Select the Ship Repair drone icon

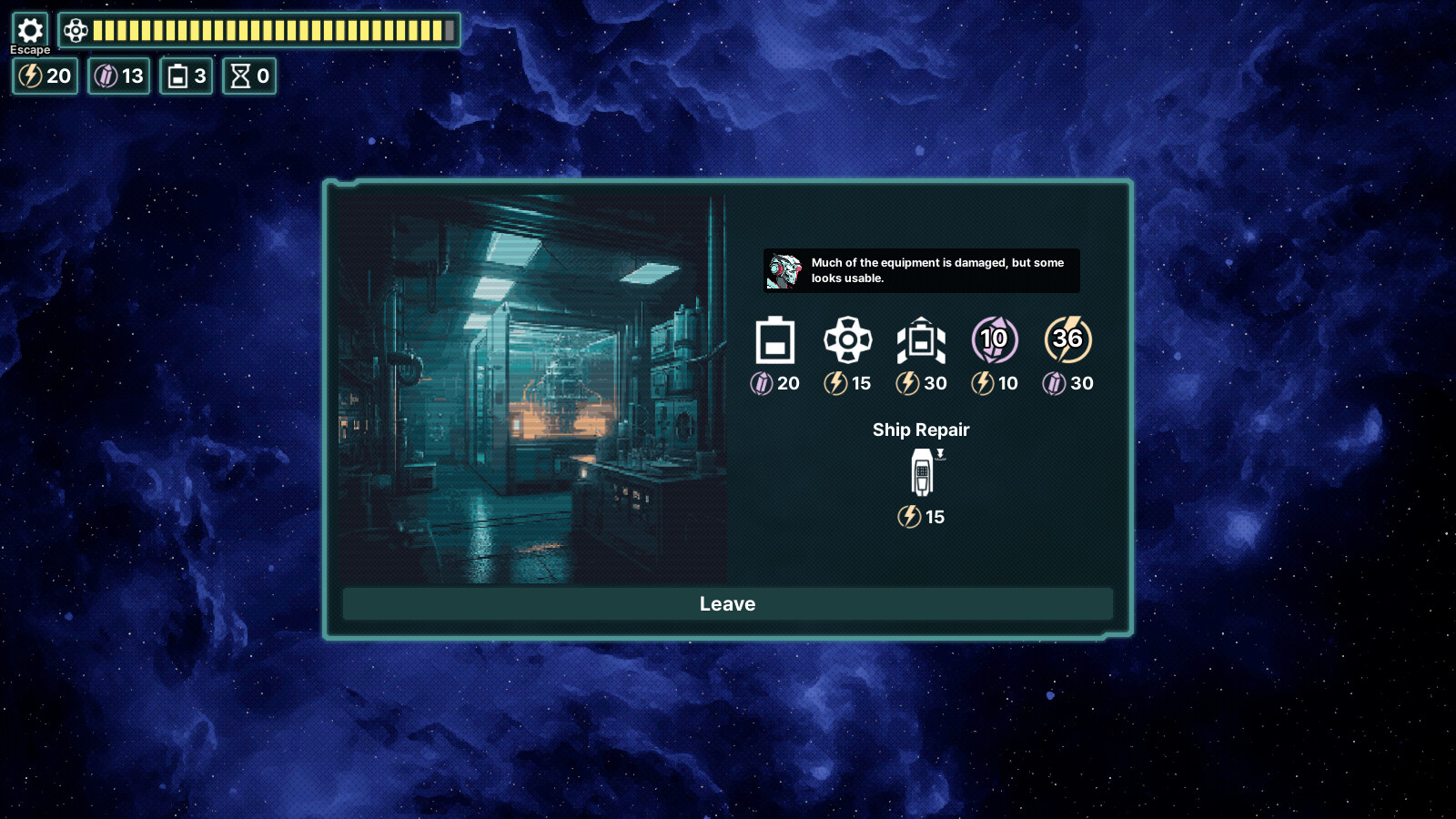[x=921, y=475]
